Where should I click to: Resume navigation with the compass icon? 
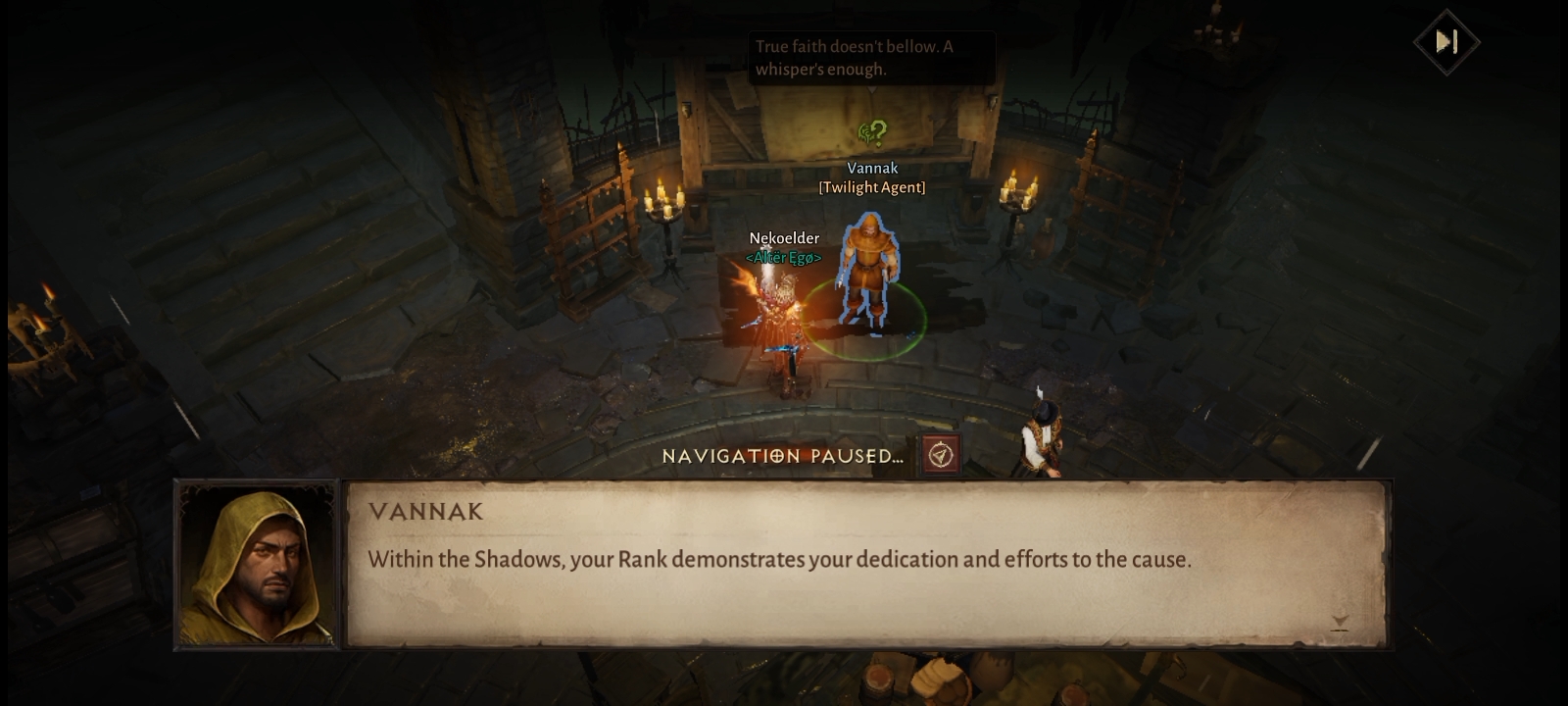(x=940, y=455)
